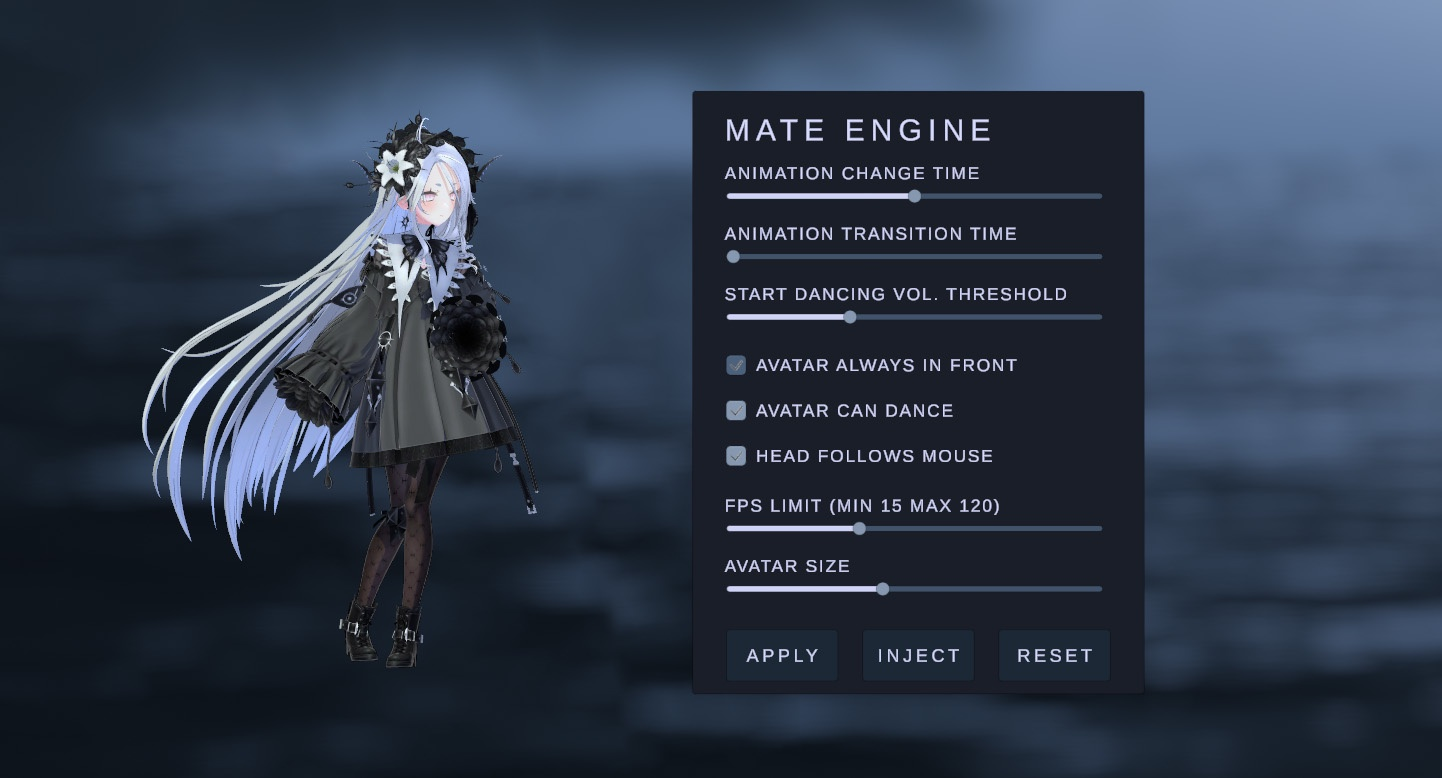Click the right end of the Avatar Size track
The height and width of the screenshot is (778, 1442).
tap(1098, 589)
